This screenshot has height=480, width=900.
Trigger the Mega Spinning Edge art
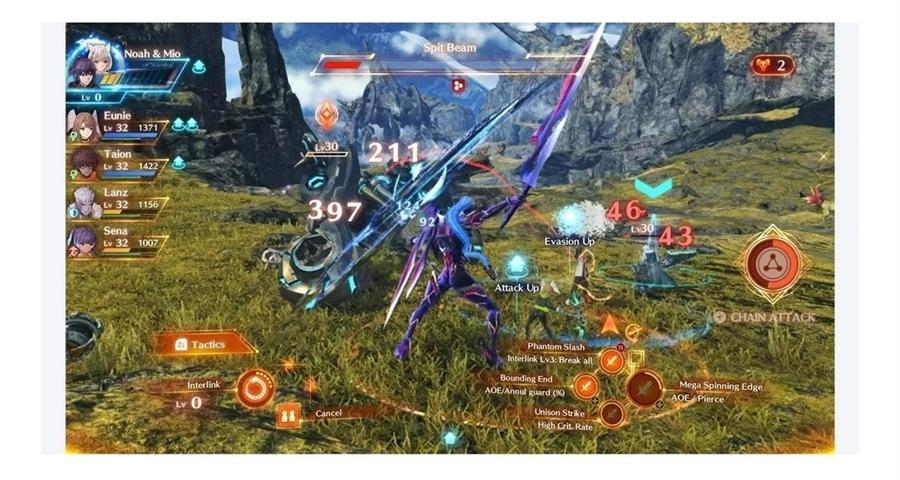click(643, 389)
